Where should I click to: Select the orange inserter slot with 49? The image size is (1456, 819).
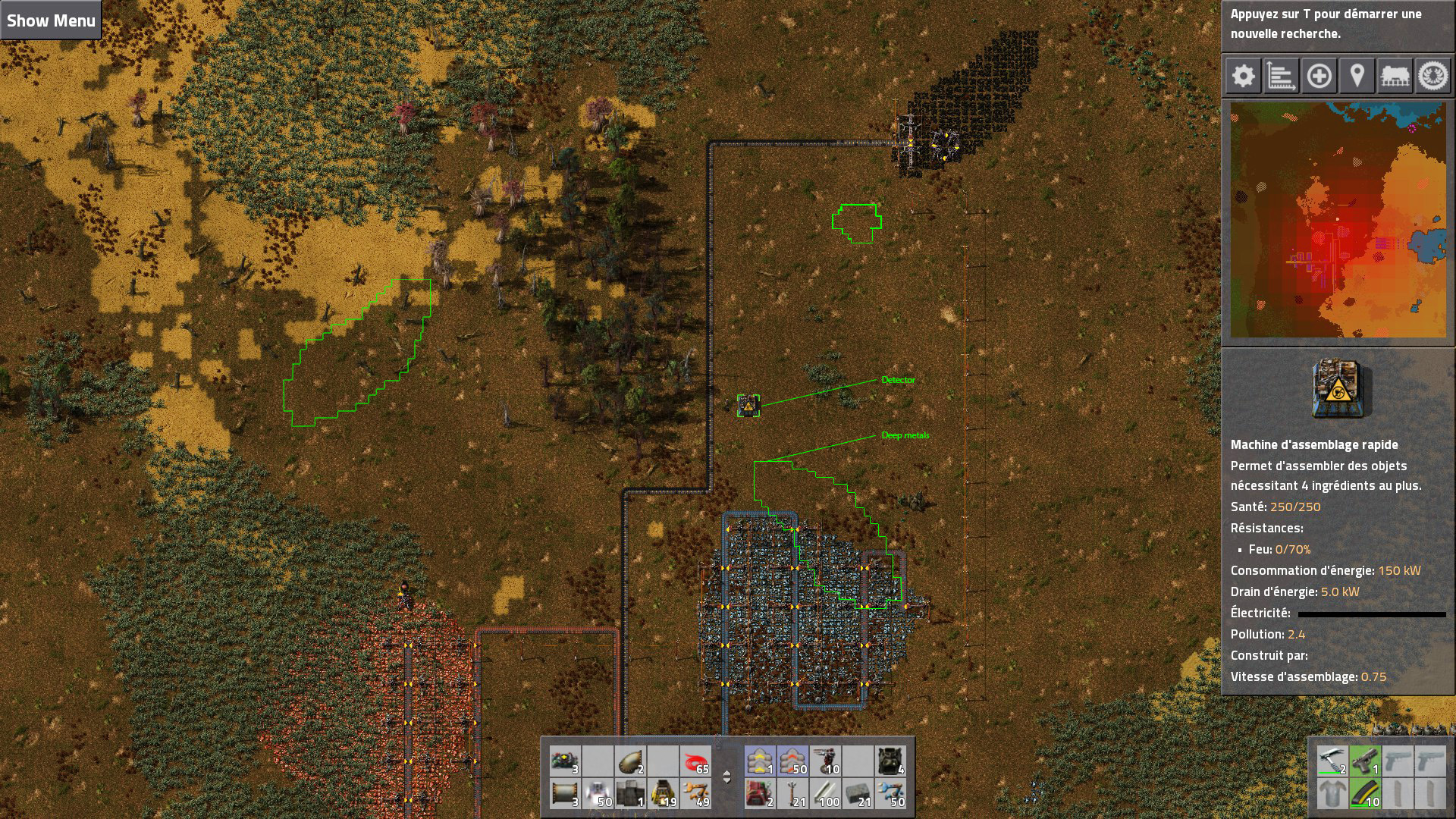tap(695, 793)
